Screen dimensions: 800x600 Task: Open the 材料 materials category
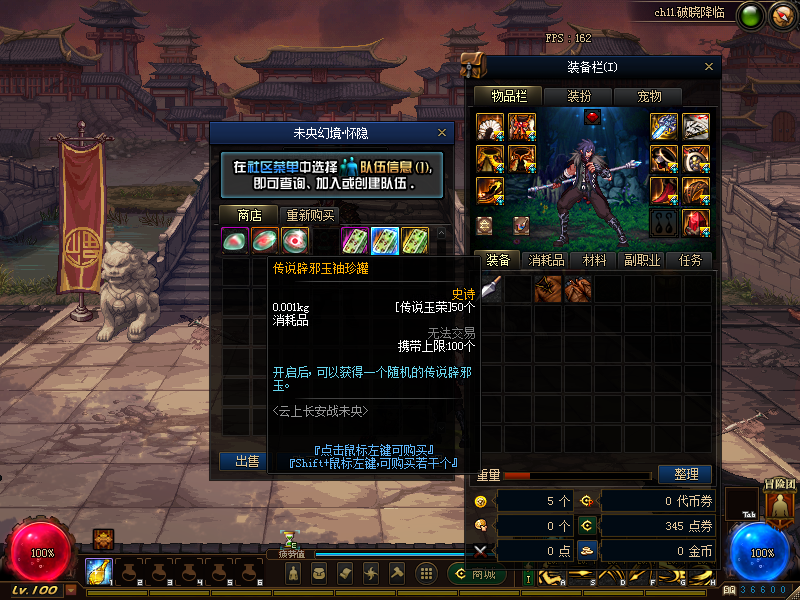594,260
